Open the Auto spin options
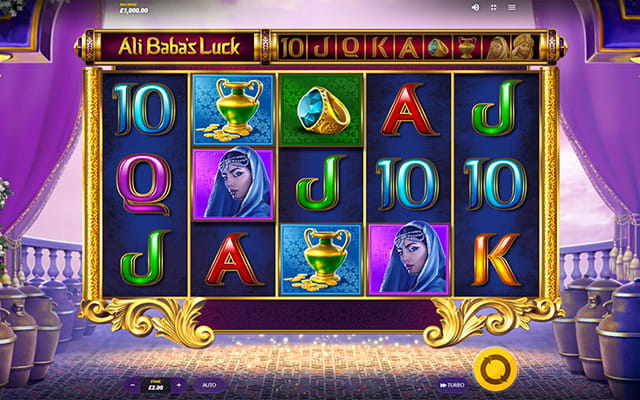The image size is (640, 400). [x=209, y=384]
